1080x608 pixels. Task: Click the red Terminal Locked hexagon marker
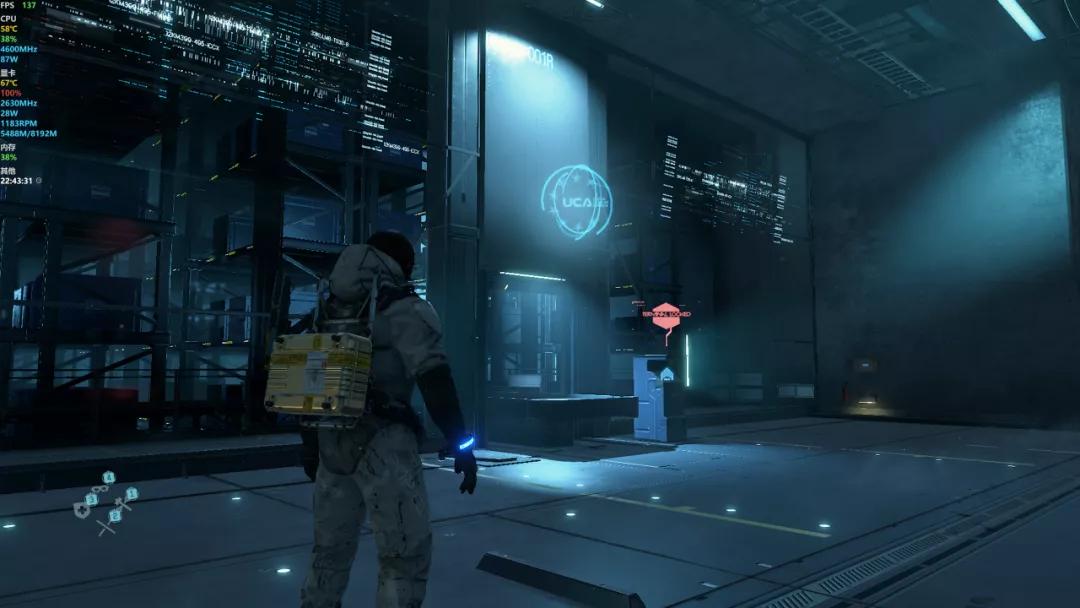pyautogui.click(x=666, y=313)
